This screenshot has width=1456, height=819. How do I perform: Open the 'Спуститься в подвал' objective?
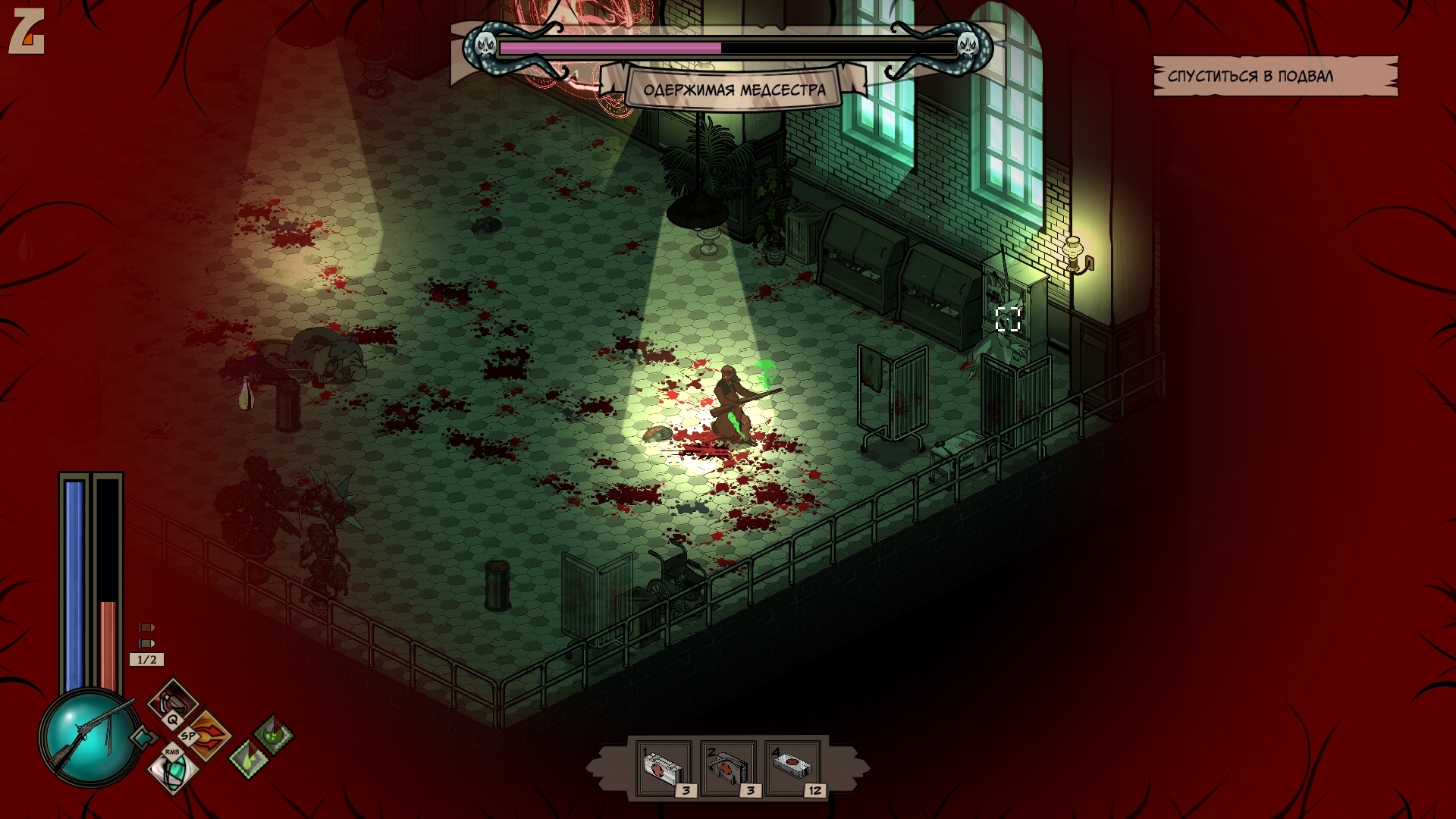[x=1276, y=76]
